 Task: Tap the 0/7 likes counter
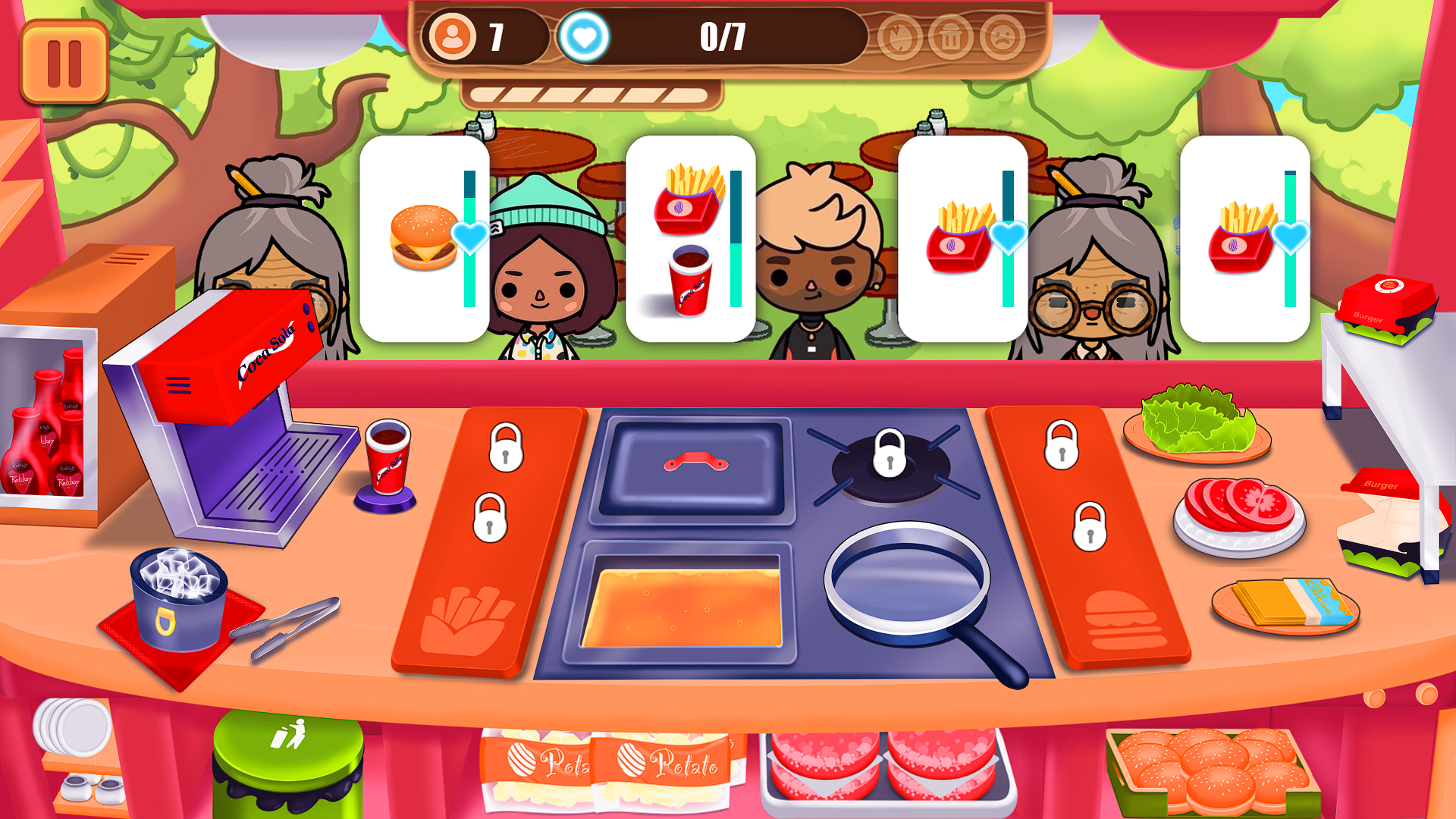(x=720, y=34)
